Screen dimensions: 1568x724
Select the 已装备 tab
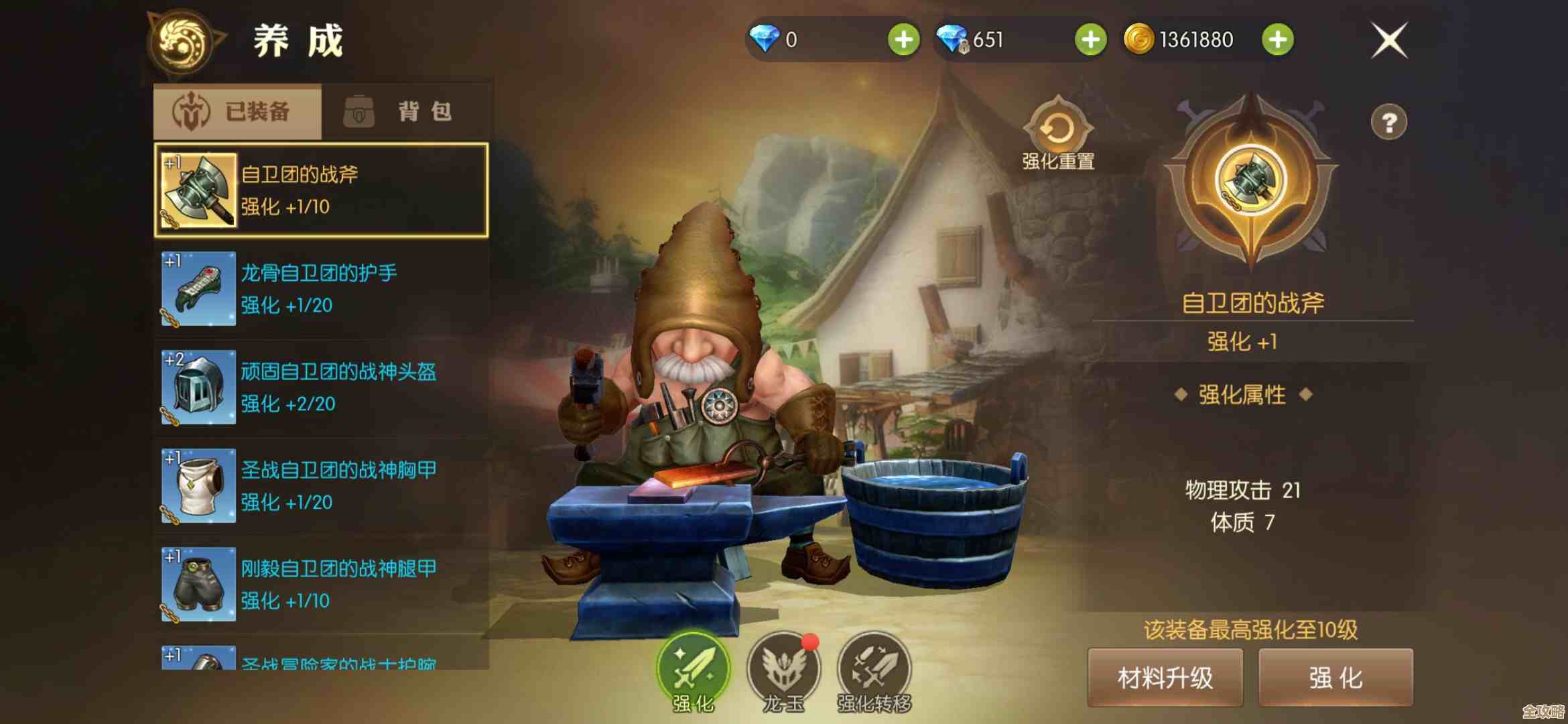click(238, 111)
